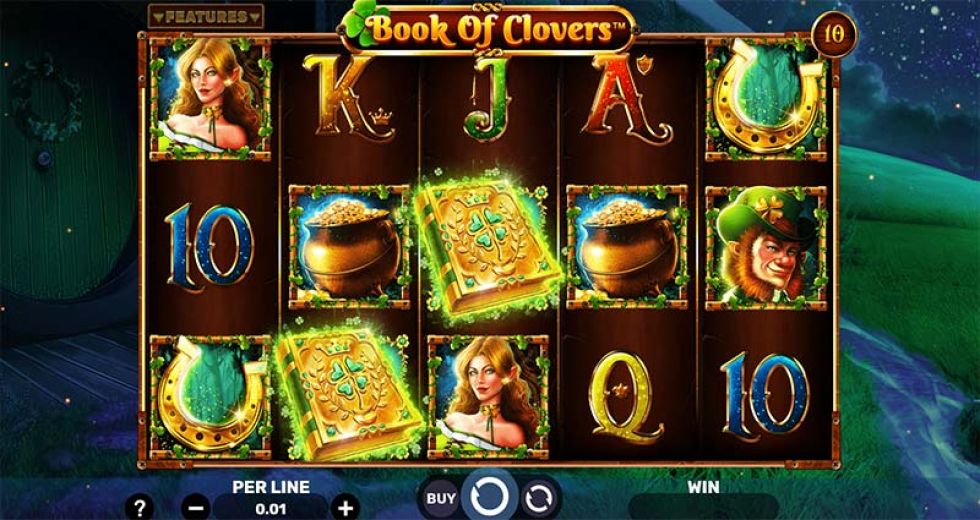Increase the per line bet
This screenshot has height=520, width=980.
(x=344, y=507)
